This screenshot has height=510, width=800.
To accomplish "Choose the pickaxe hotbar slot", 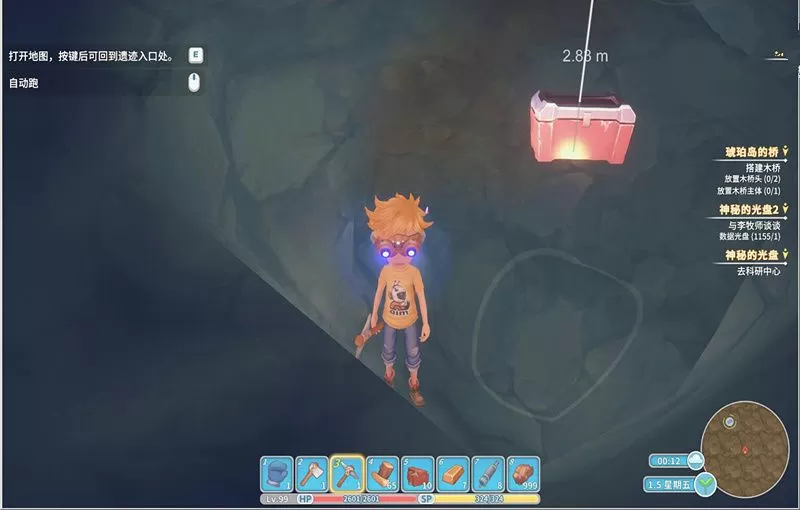I will (x=347, y=473).
